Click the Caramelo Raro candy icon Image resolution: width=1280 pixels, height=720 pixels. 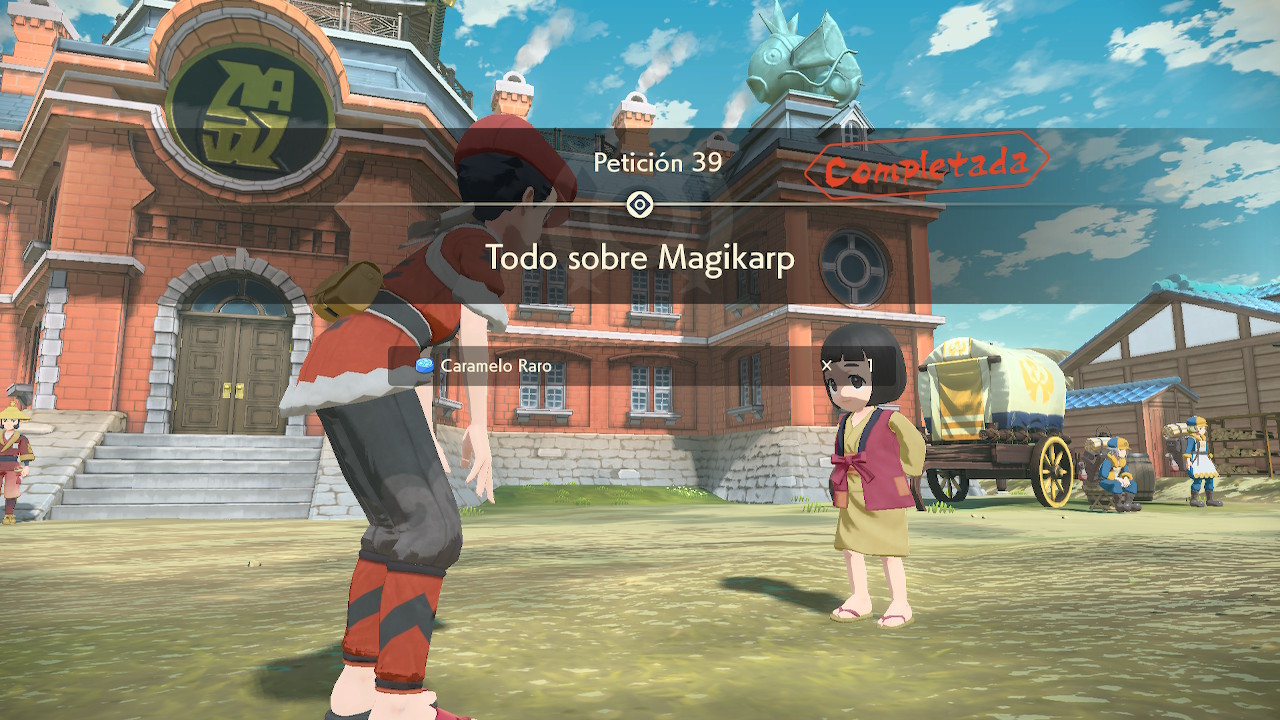click(x=425, y=366)
